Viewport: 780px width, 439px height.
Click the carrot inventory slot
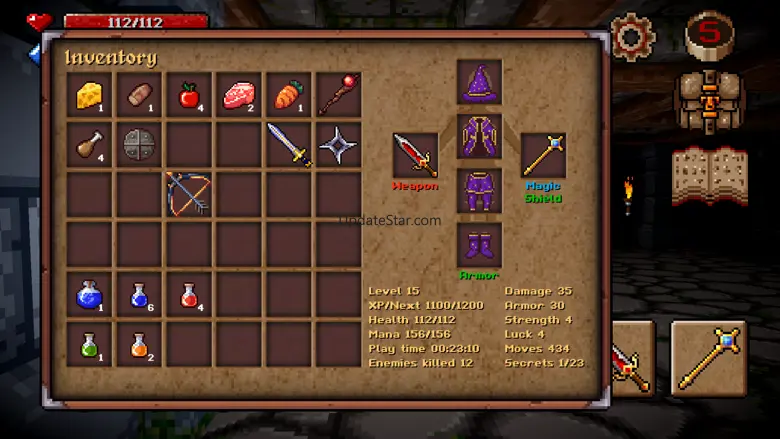coord(288,94)
